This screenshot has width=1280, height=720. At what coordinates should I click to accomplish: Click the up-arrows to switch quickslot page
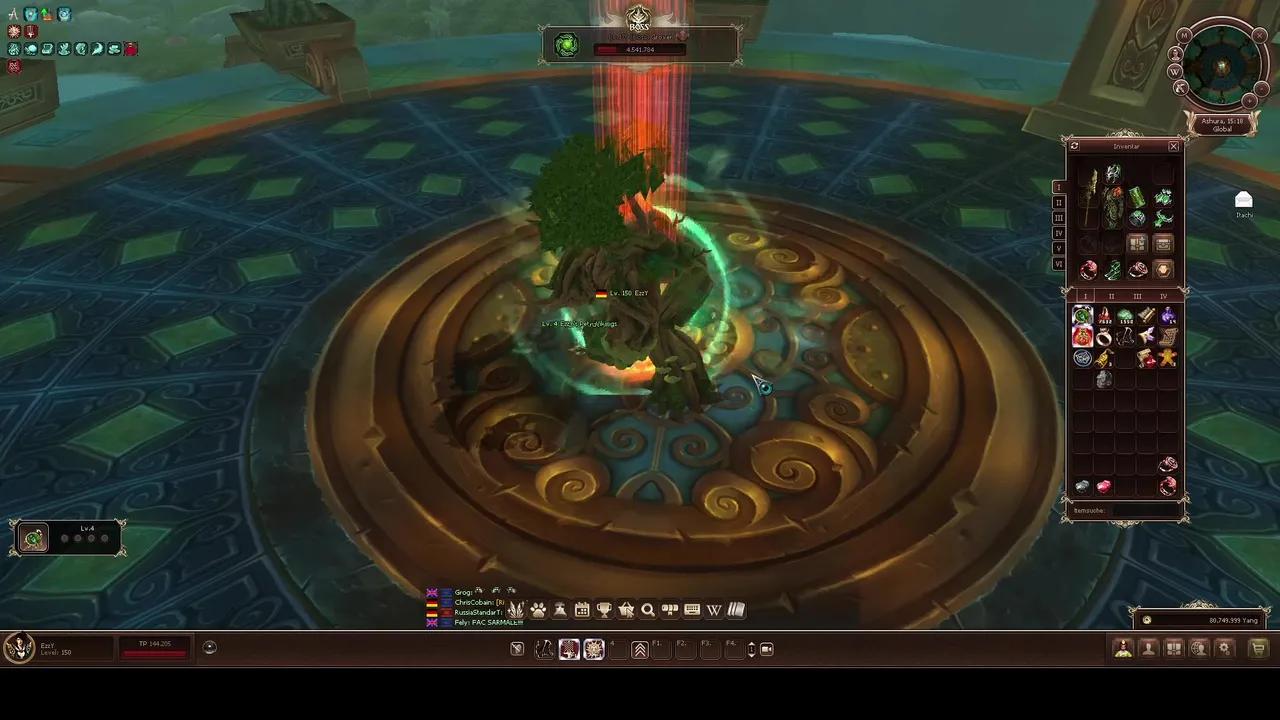point(640,649)
